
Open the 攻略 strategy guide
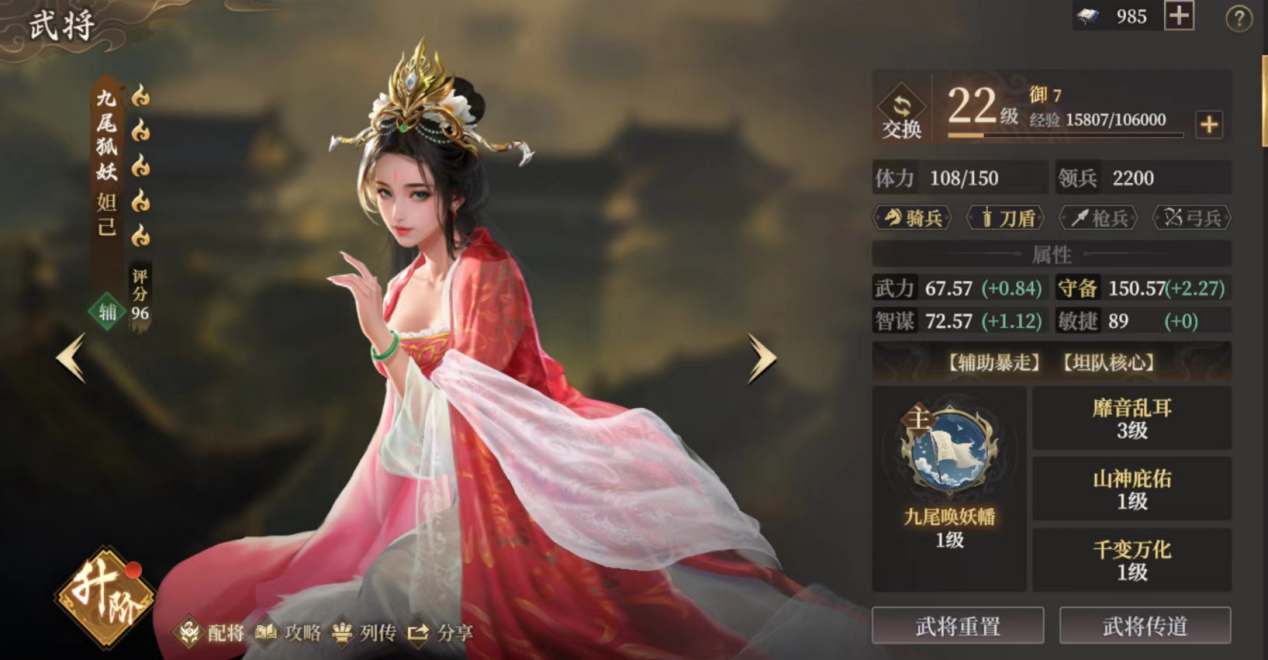pyautogui.click(x=289, y=632)
